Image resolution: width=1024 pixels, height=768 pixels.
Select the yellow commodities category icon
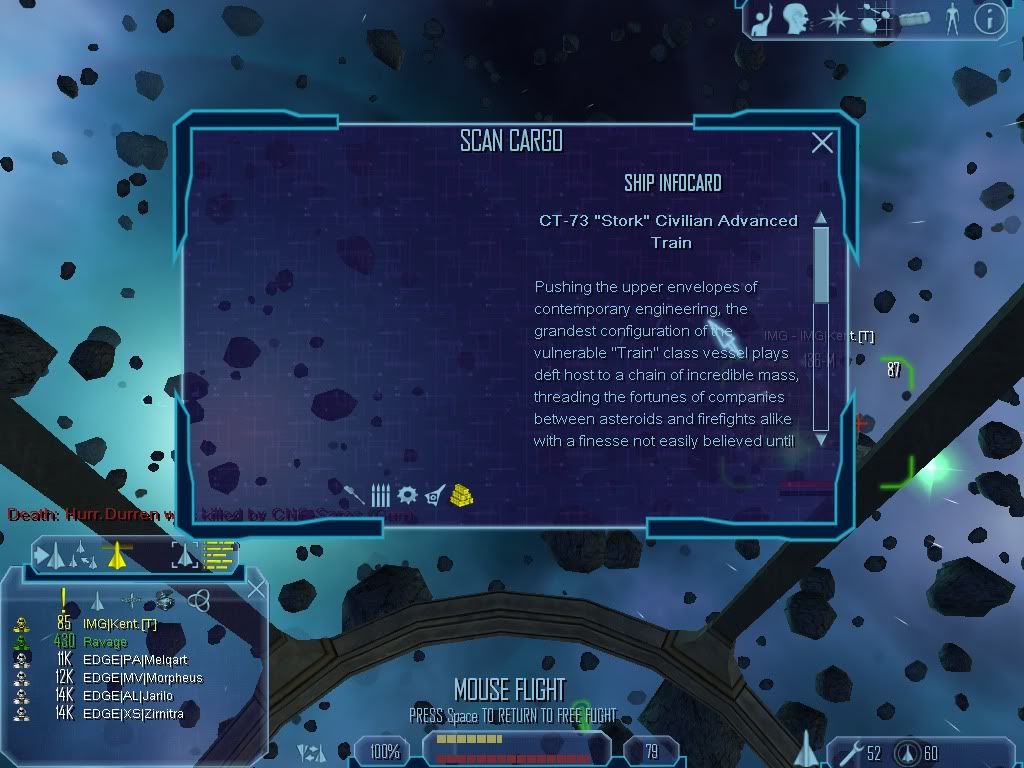461,494
